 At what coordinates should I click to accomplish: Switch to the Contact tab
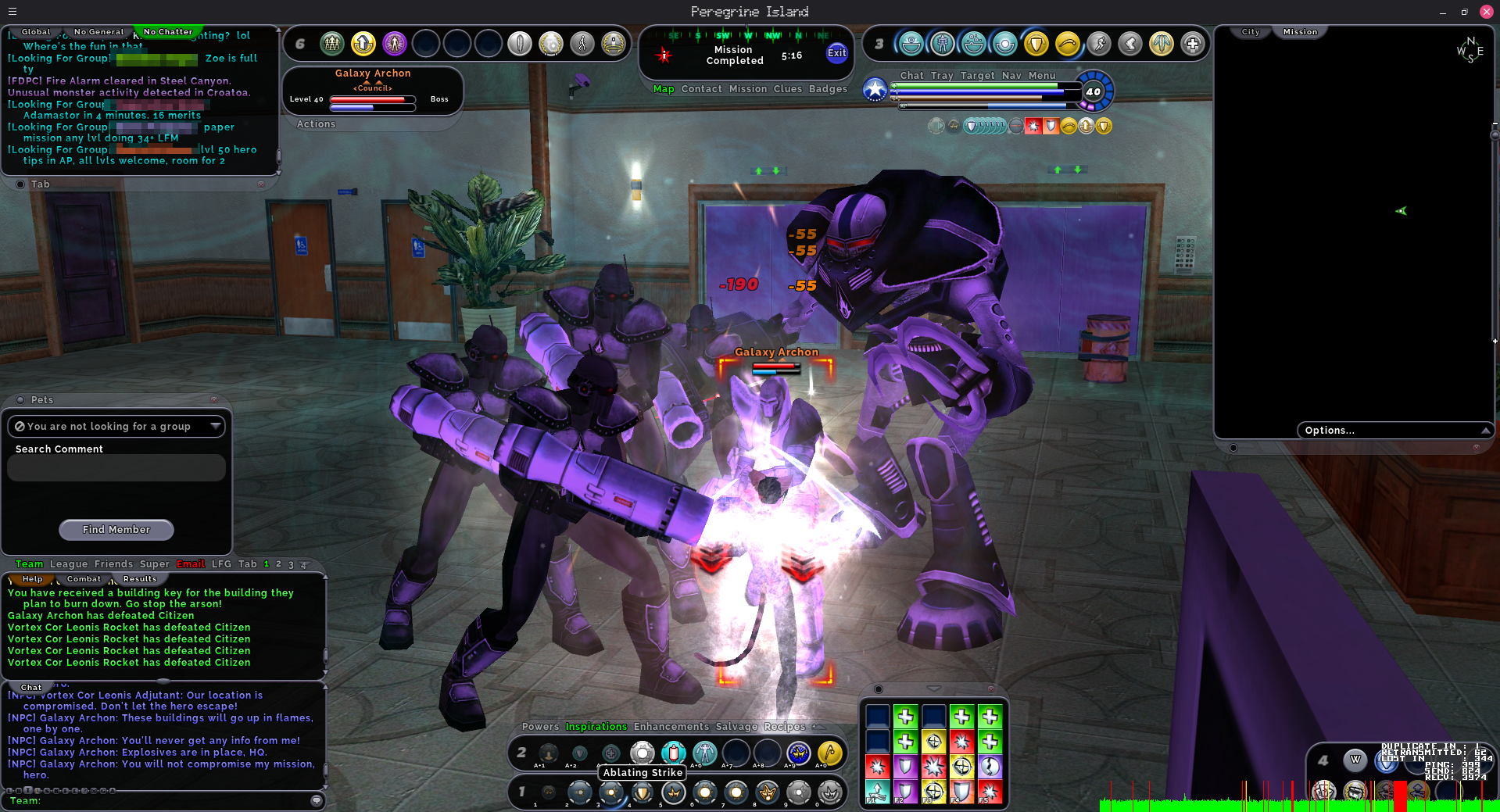point(701,89)
